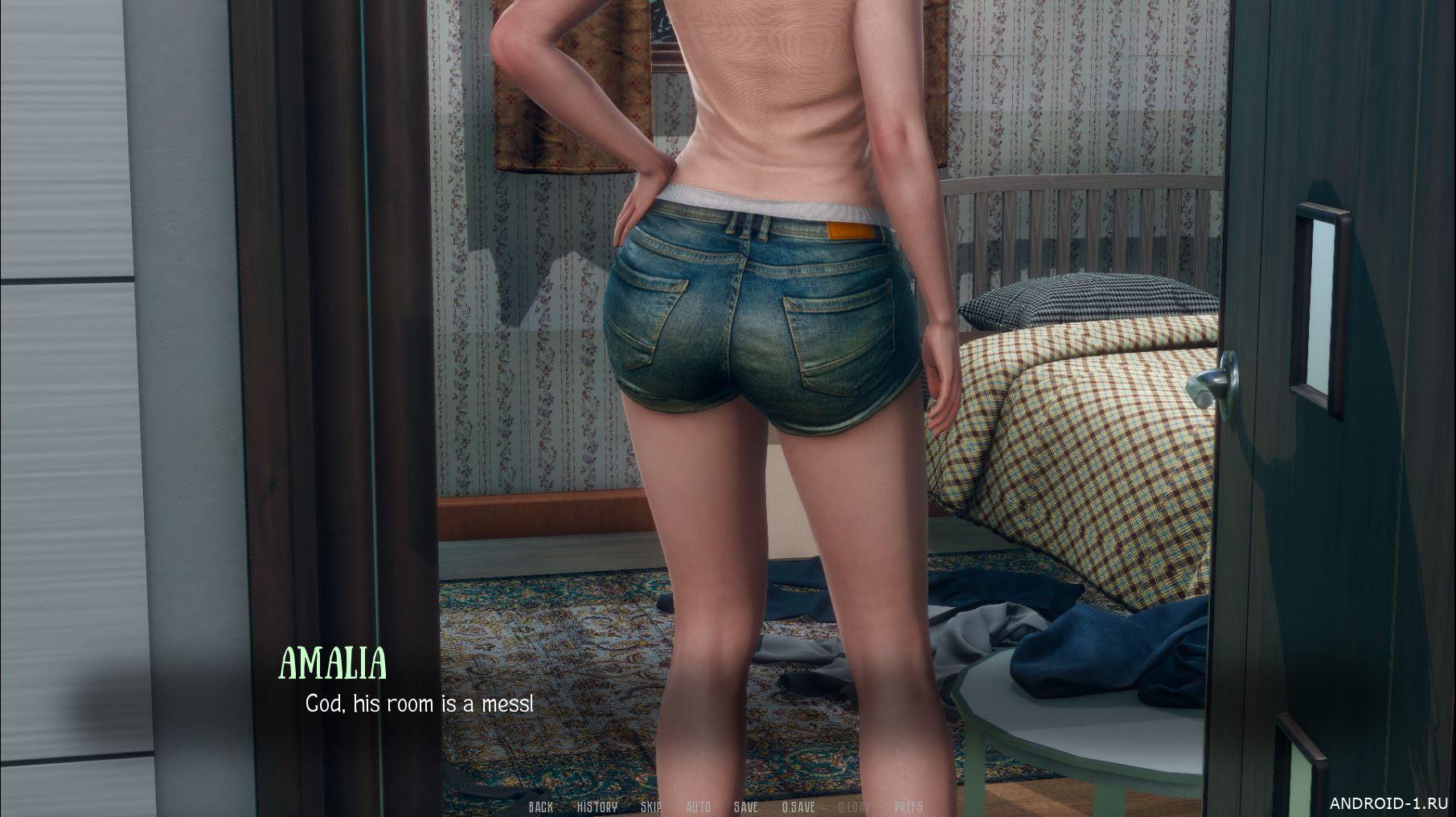Viewport: 1456px width, 817px height.
Task: Open the Save game screen
Action: coord(745,807)
